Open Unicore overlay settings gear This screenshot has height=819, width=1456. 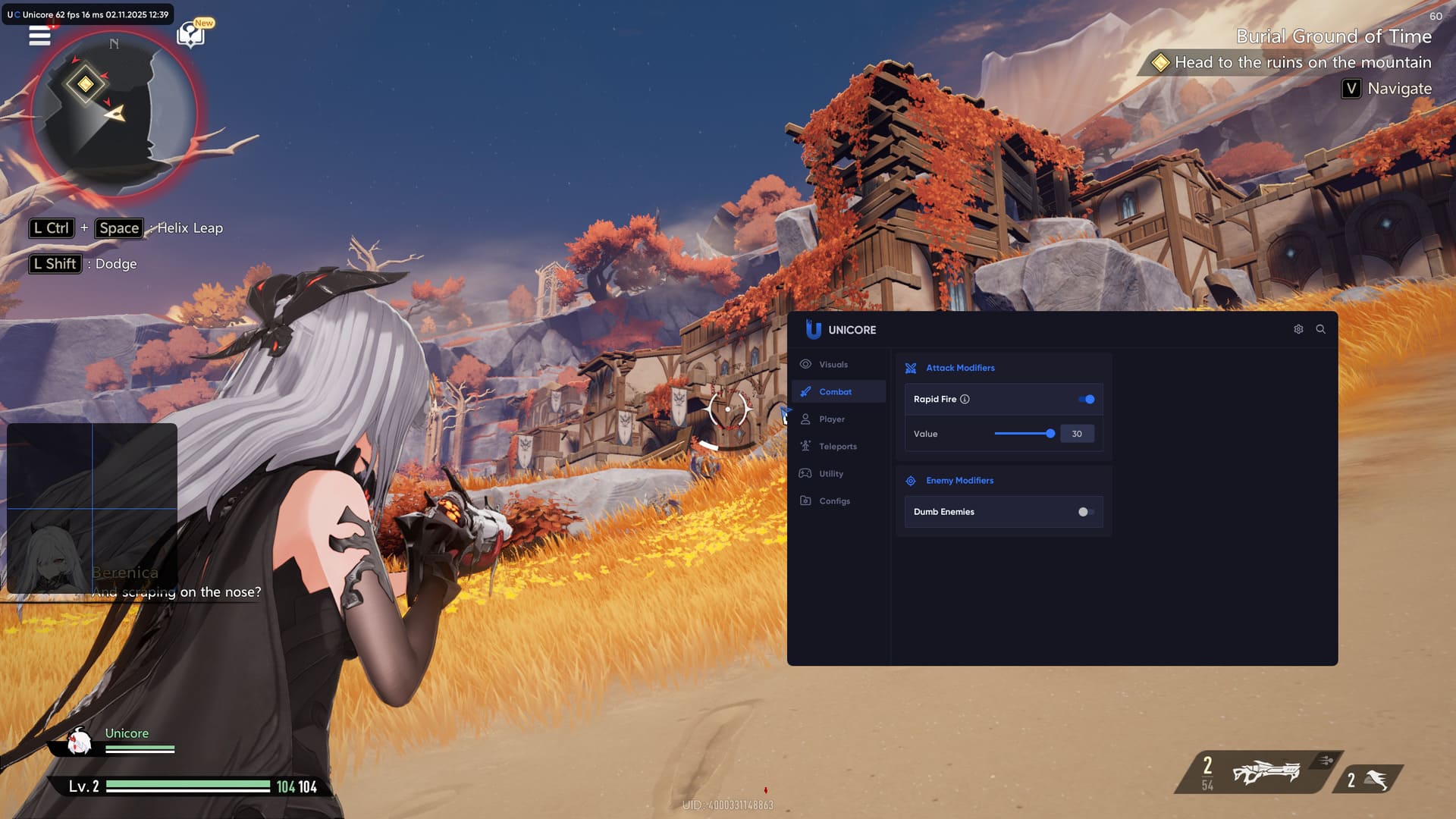click(1298, 329)
